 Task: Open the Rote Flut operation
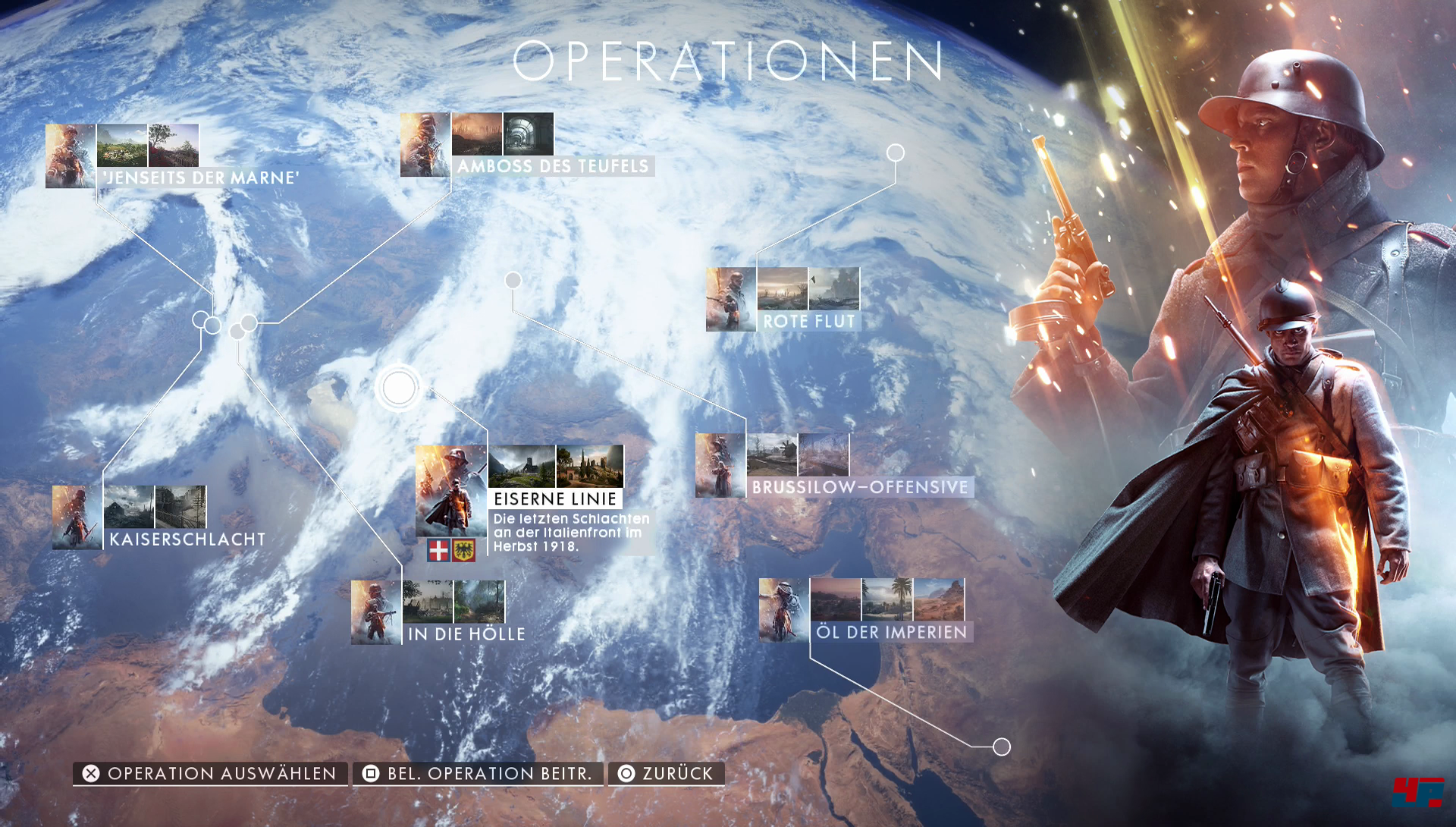(808, 321)
